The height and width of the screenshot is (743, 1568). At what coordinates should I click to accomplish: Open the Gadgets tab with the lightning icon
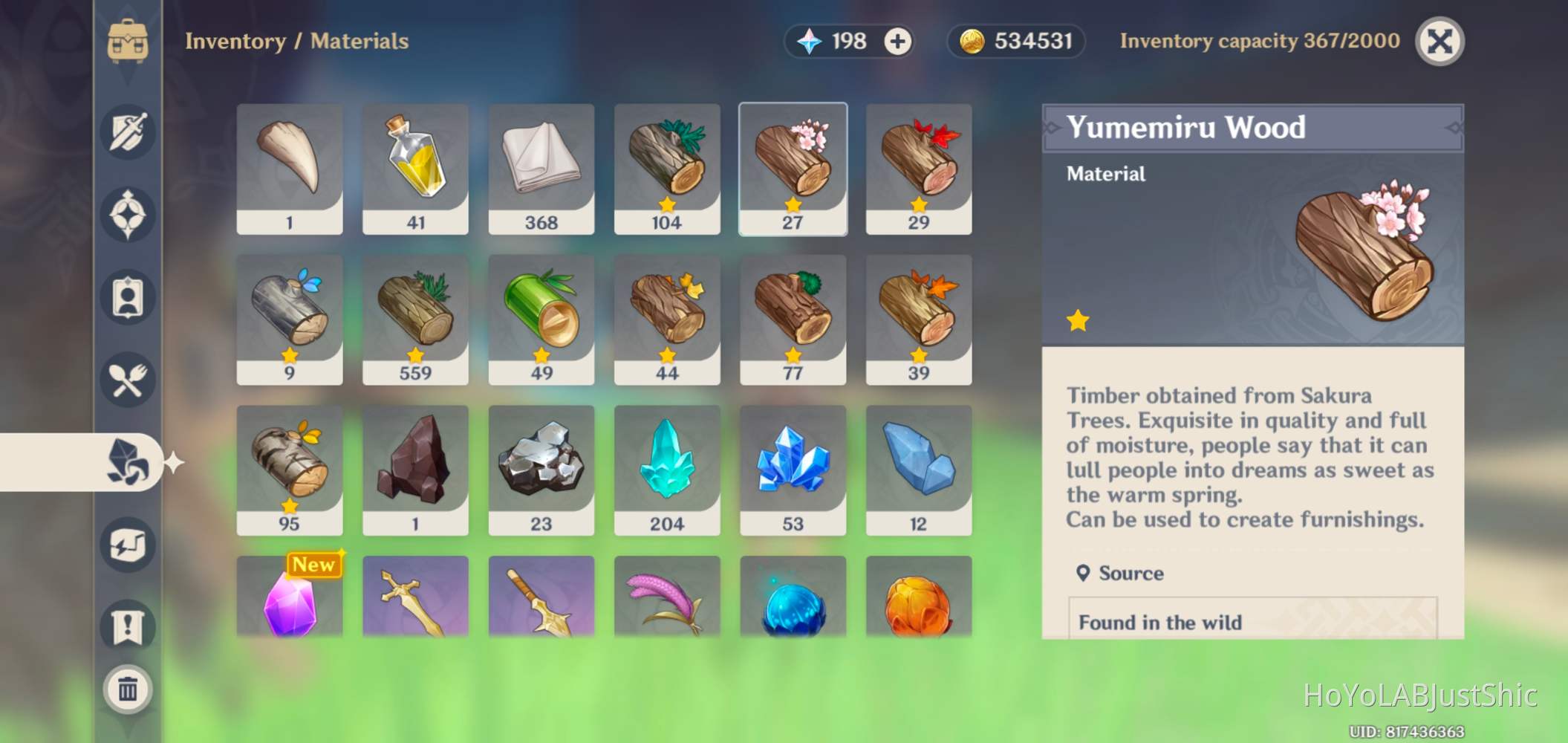pyautogui.click(x=128, y=545)
